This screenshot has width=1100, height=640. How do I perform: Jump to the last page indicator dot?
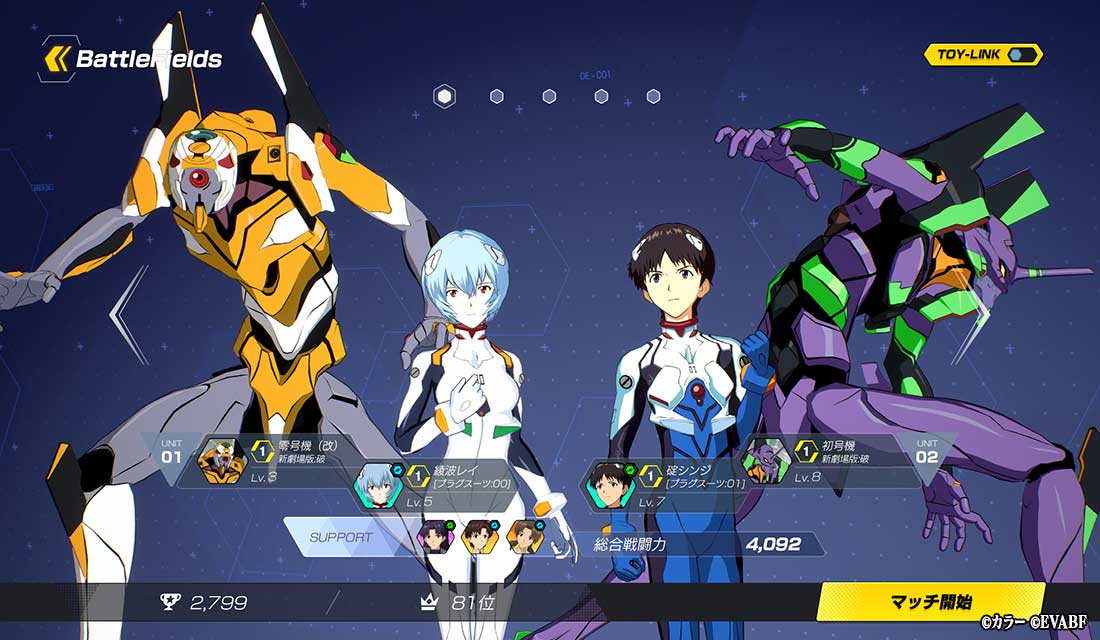coord(653,96)
